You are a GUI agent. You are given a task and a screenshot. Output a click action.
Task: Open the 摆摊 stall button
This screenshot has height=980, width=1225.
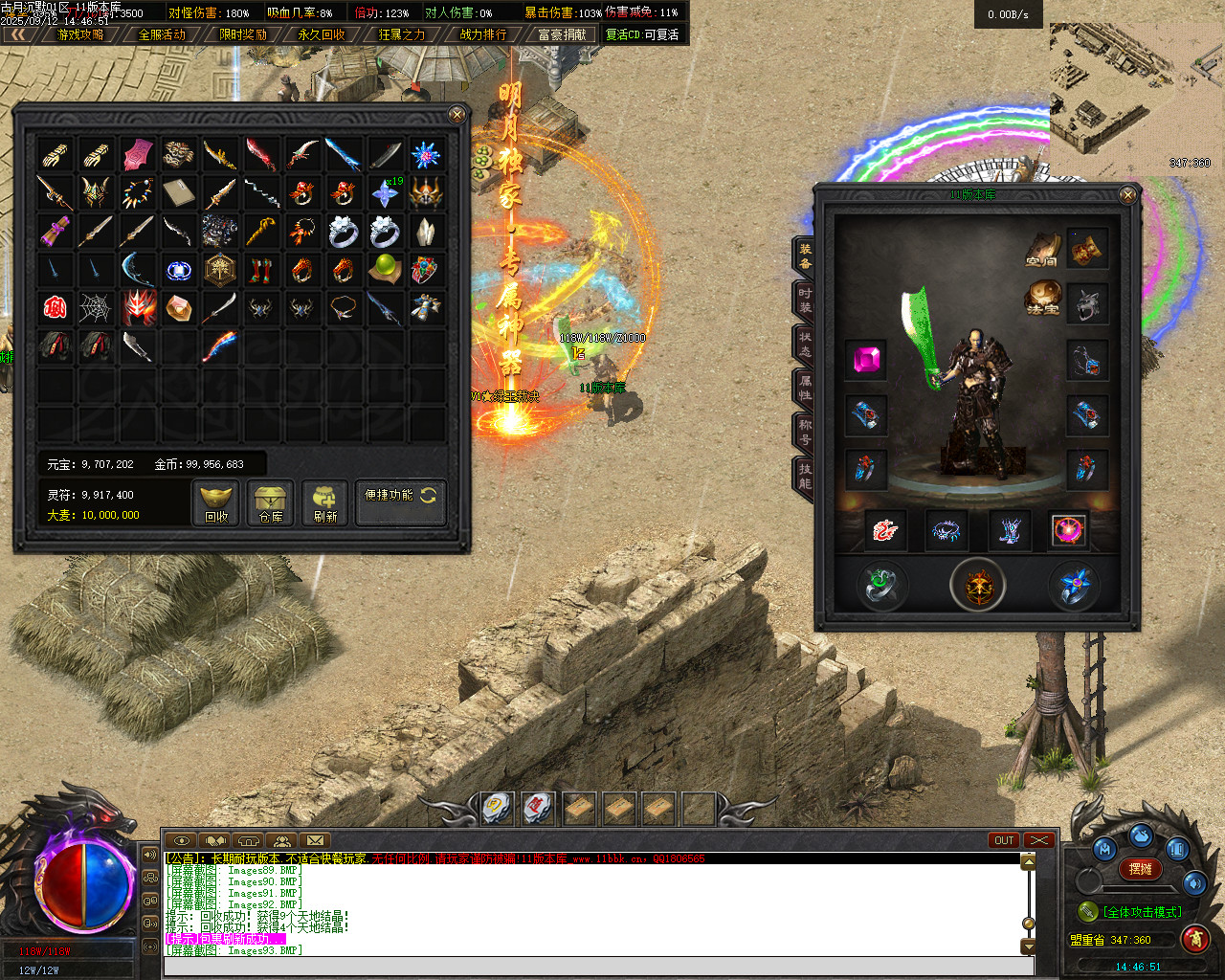(1141, 869)
